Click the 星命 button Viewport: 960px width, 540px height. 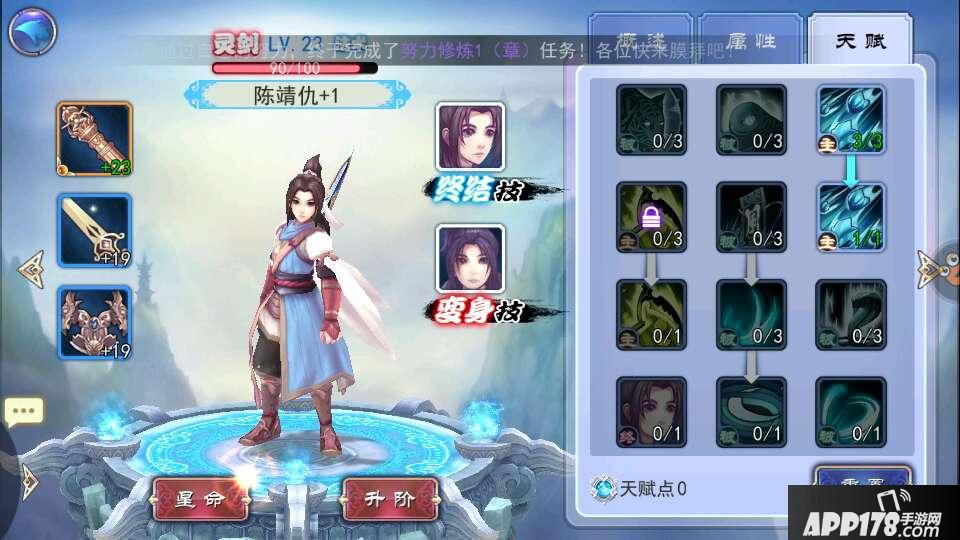pos(199,497)
